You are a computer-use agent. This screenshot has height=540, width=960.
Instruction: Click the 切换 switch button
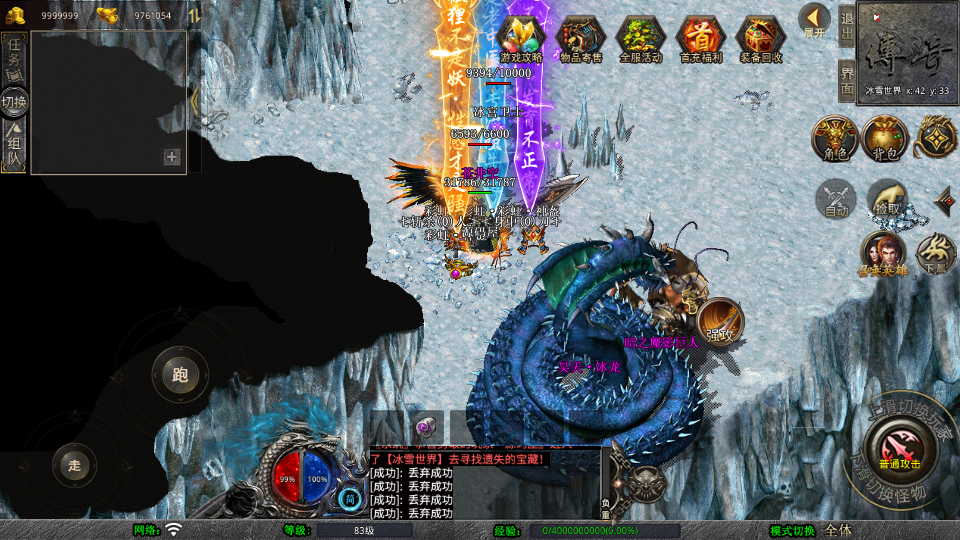[14, 101]
